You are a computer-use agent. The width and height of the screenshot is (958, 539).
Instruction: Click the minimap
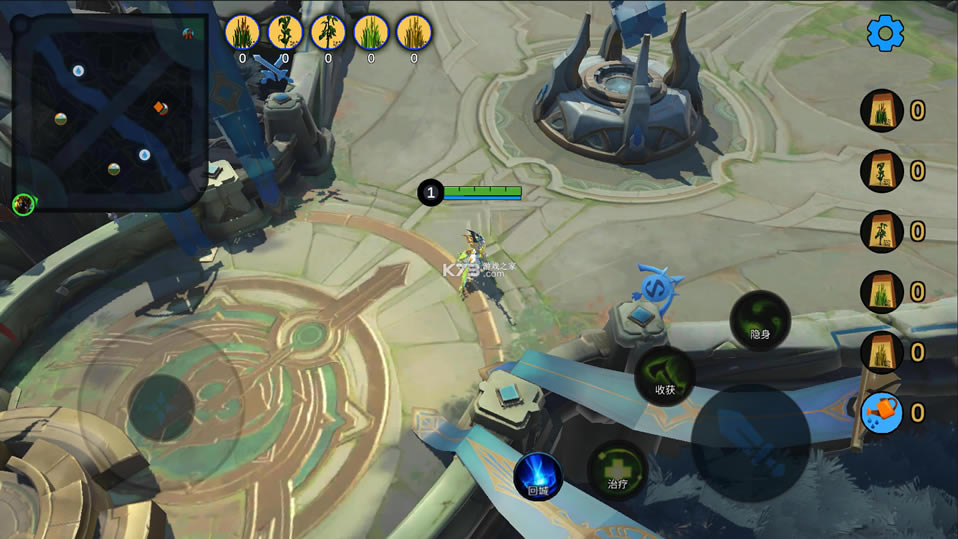tap(110, 110)
